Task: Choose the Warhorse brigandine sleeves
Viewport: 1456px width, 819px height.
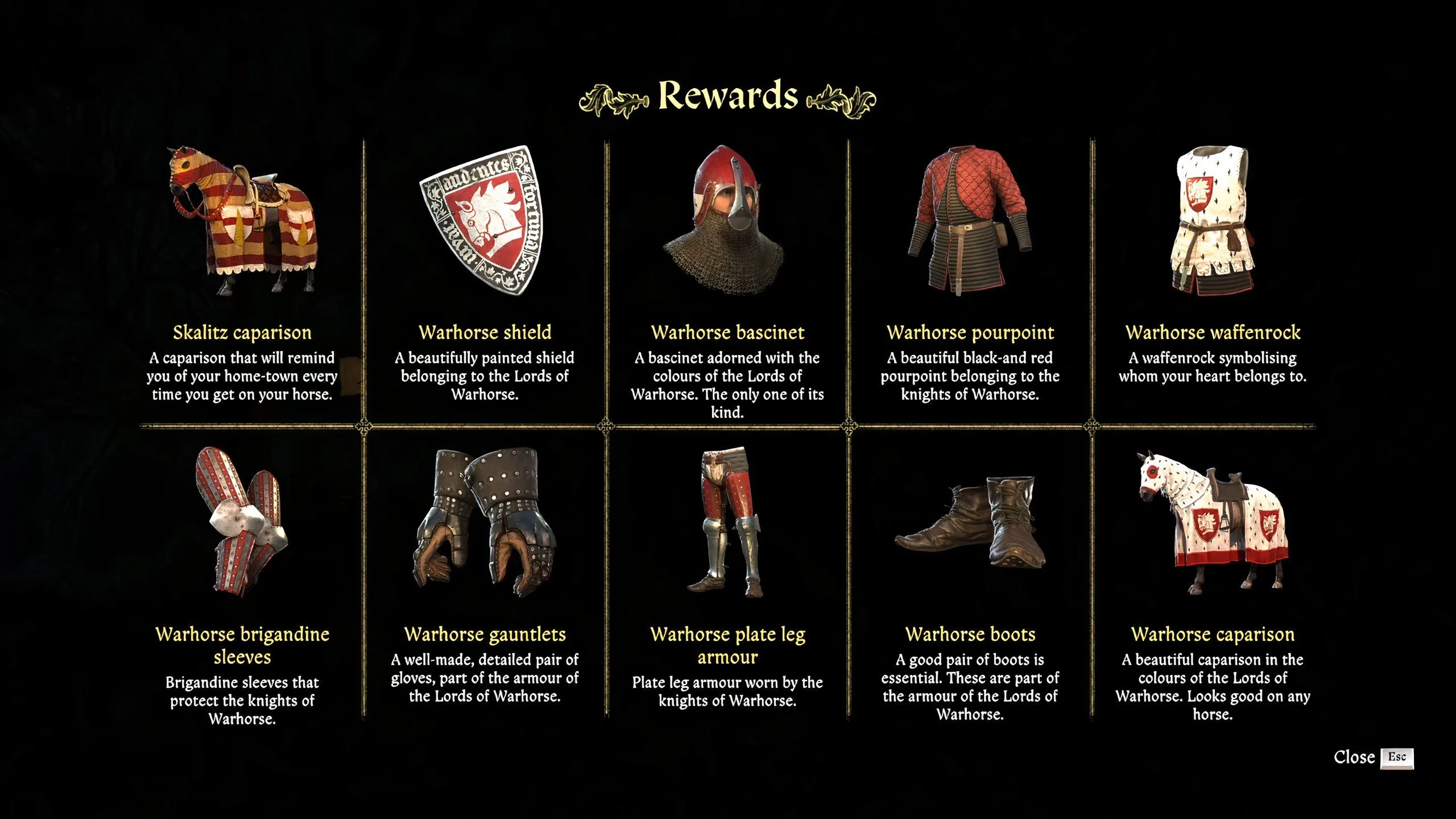Action: pos(242,523)
